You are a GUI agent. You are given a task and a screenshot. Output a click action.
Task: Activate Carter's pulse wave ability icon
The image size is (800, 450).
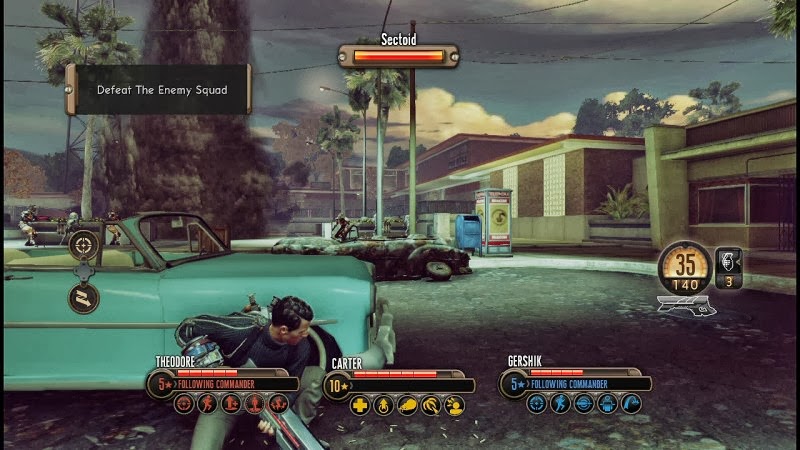pos(432,405)
